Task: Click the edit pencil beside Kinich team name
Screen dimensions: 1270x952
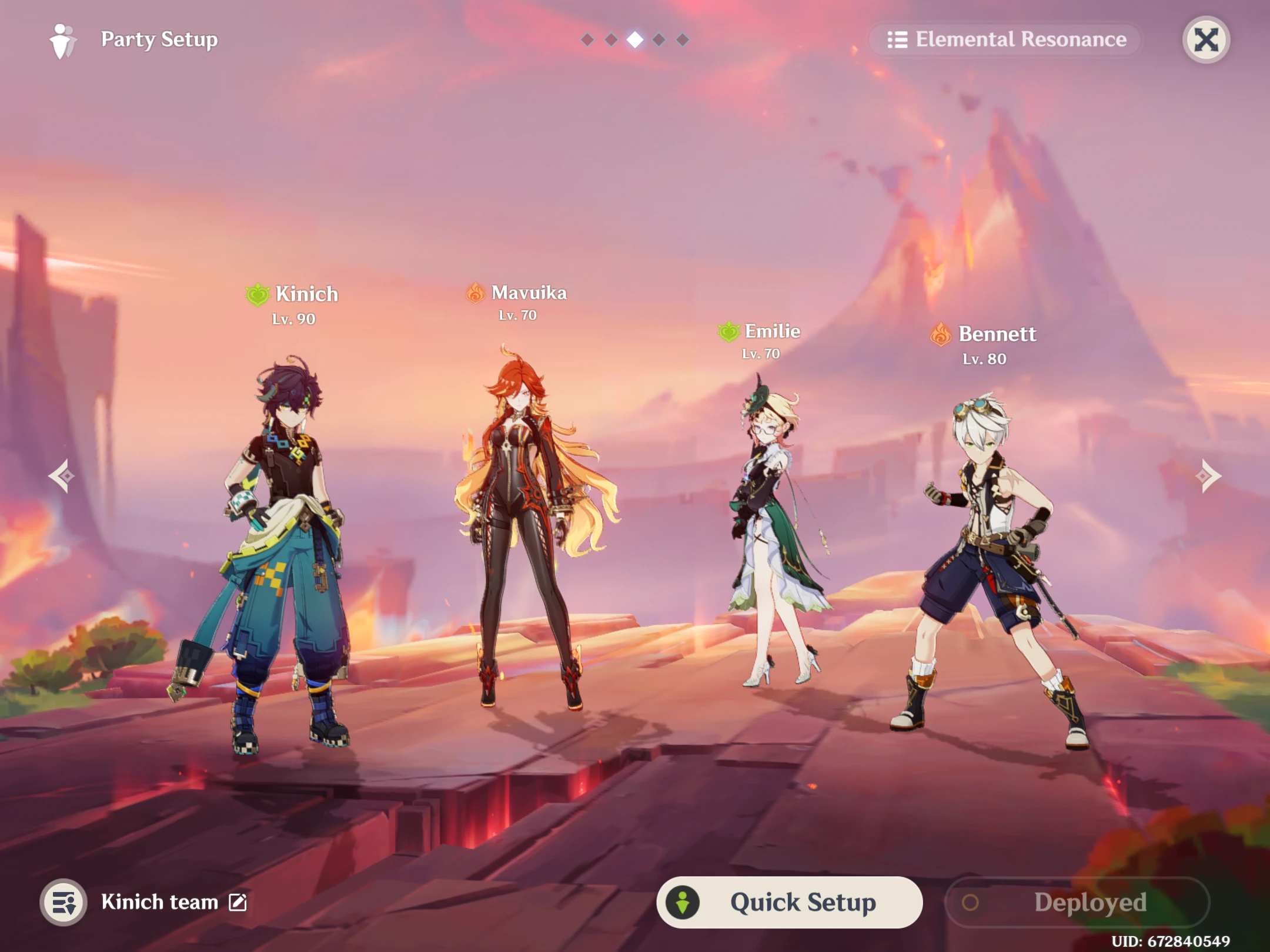Action: tap(238, 902)
